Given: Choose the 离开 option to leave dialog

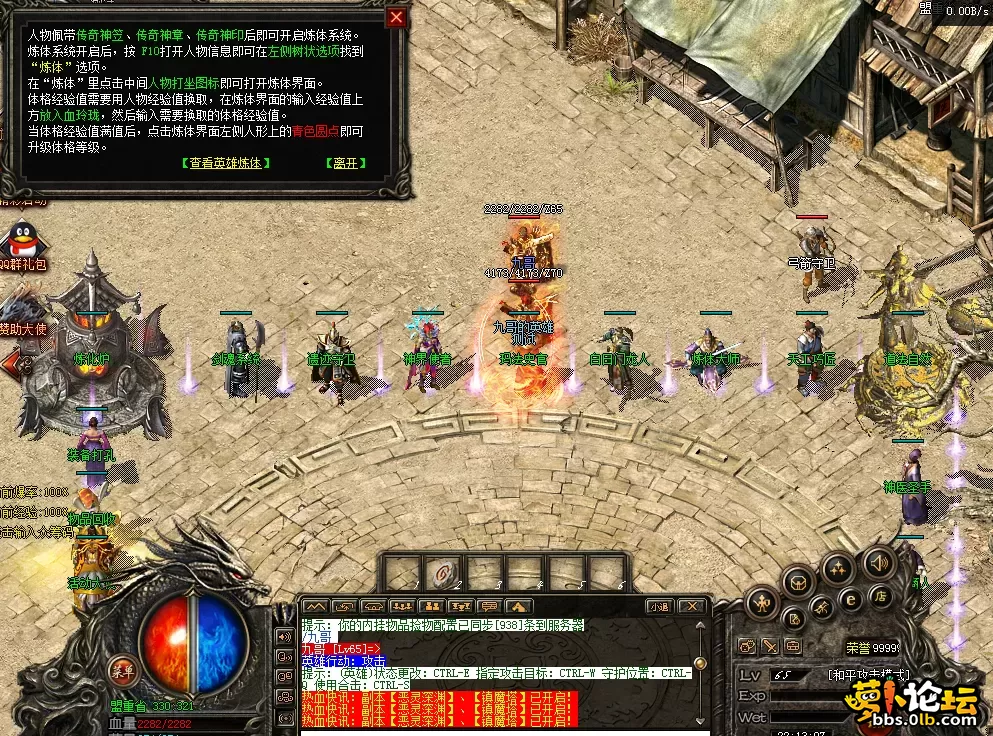Looking at the screenshot, I should coord(345,162).
